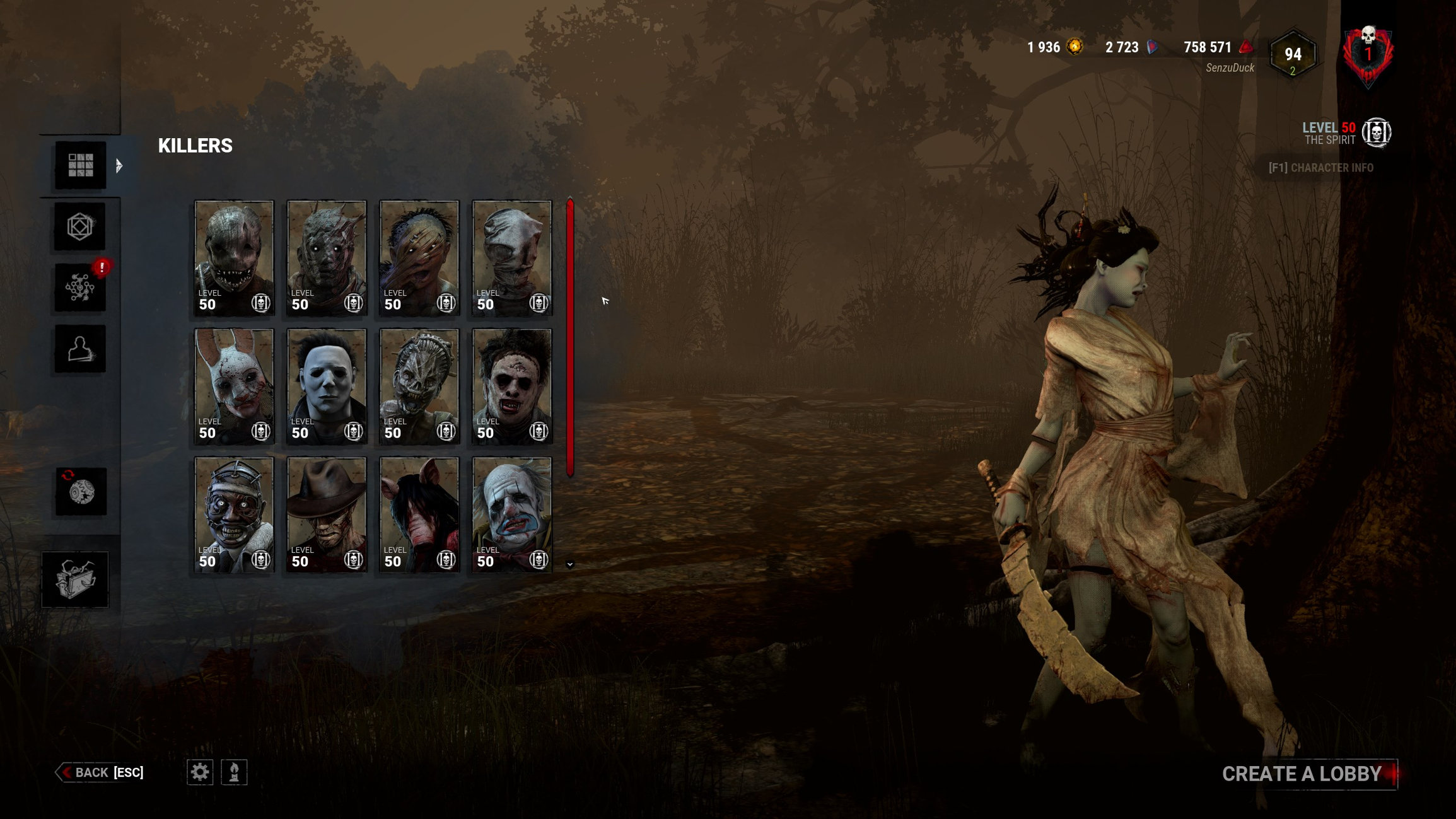Pick The Pig killer portrait

pos(419,514)
